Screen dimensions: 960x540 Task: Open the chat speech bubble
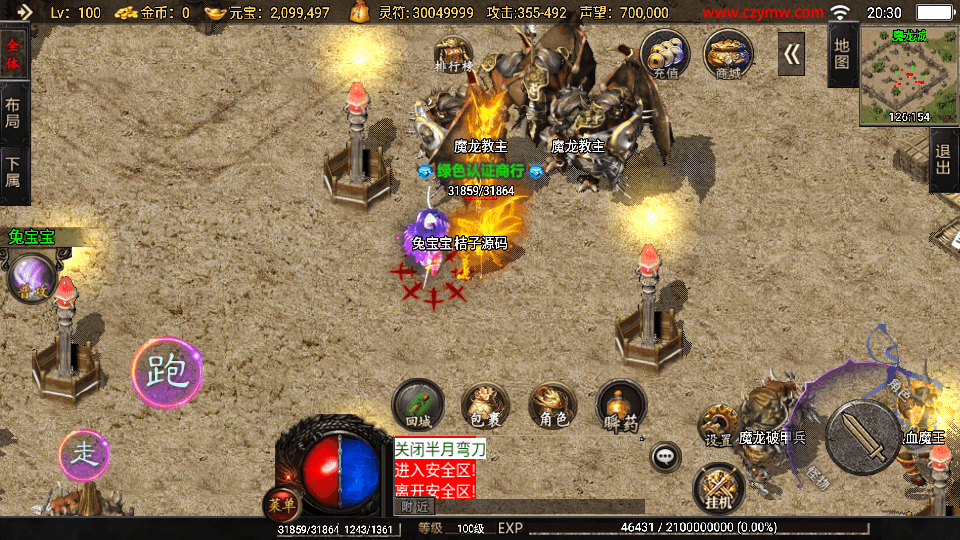665,458
